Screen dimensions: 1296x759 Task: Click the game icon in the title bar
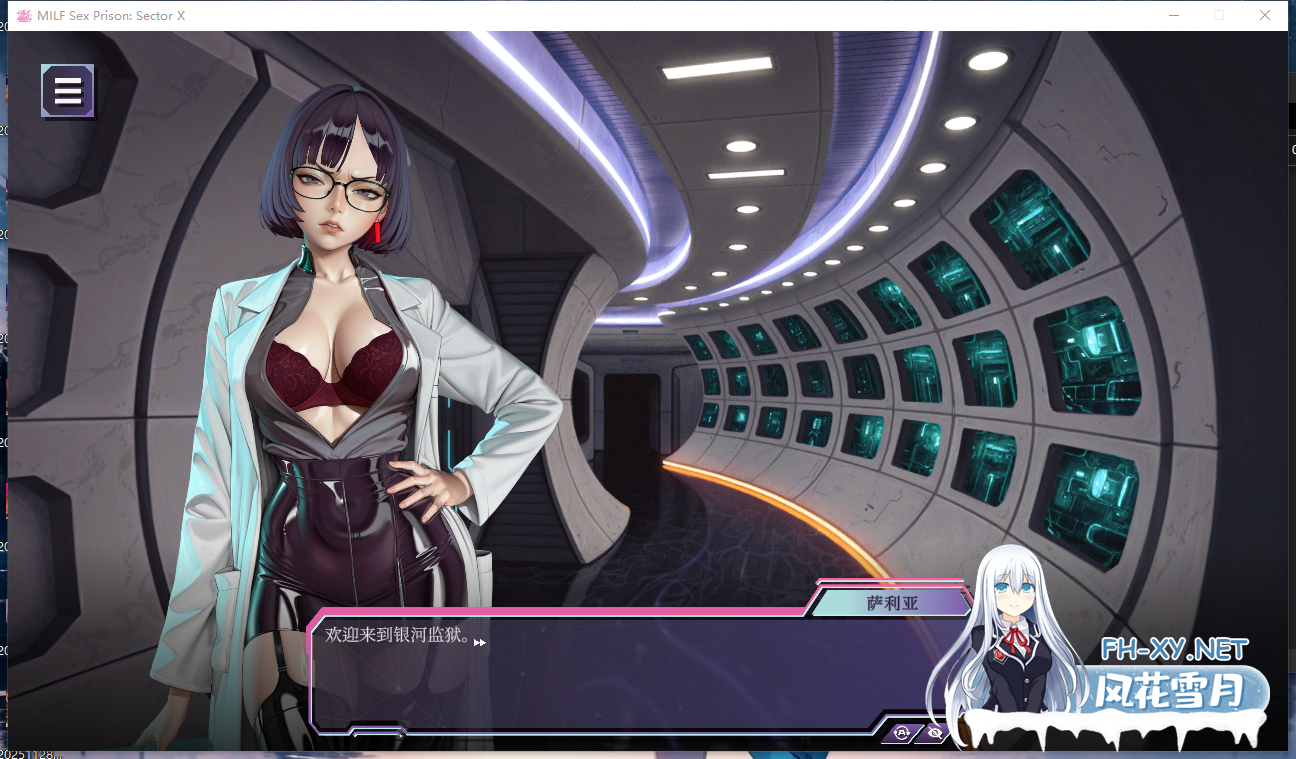22,15
